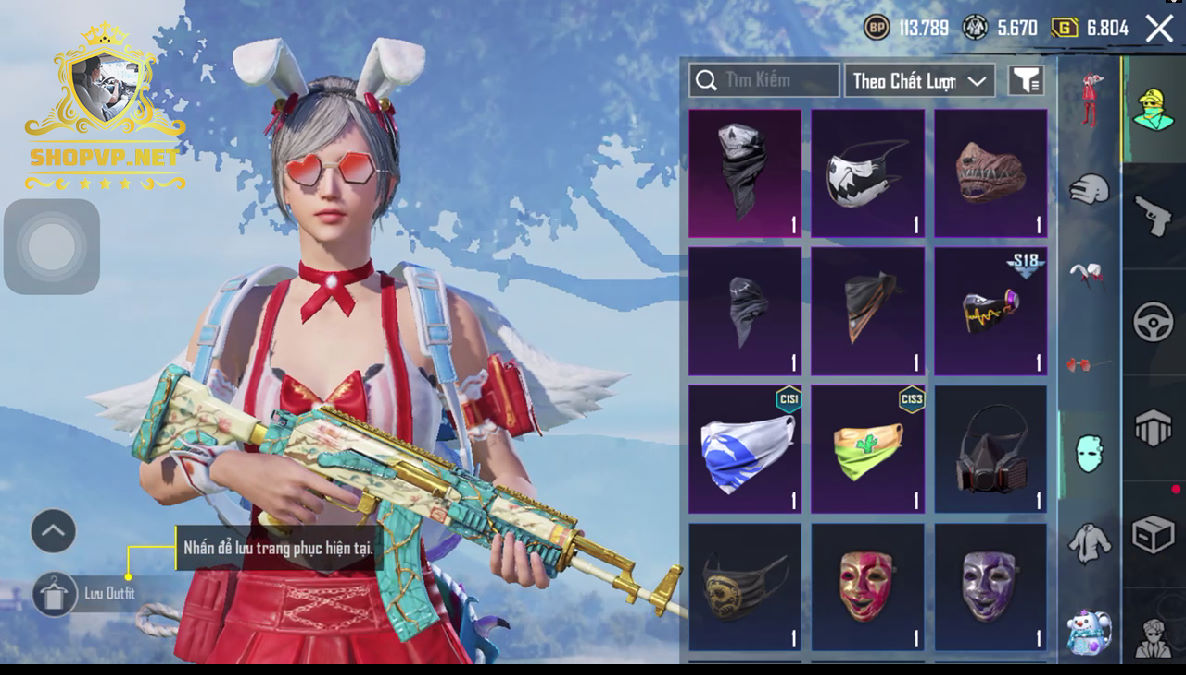This screenshot has width=1186, height=675.
Task: Collapse the panel with the up-arrow button
Action: coord(53,531)
